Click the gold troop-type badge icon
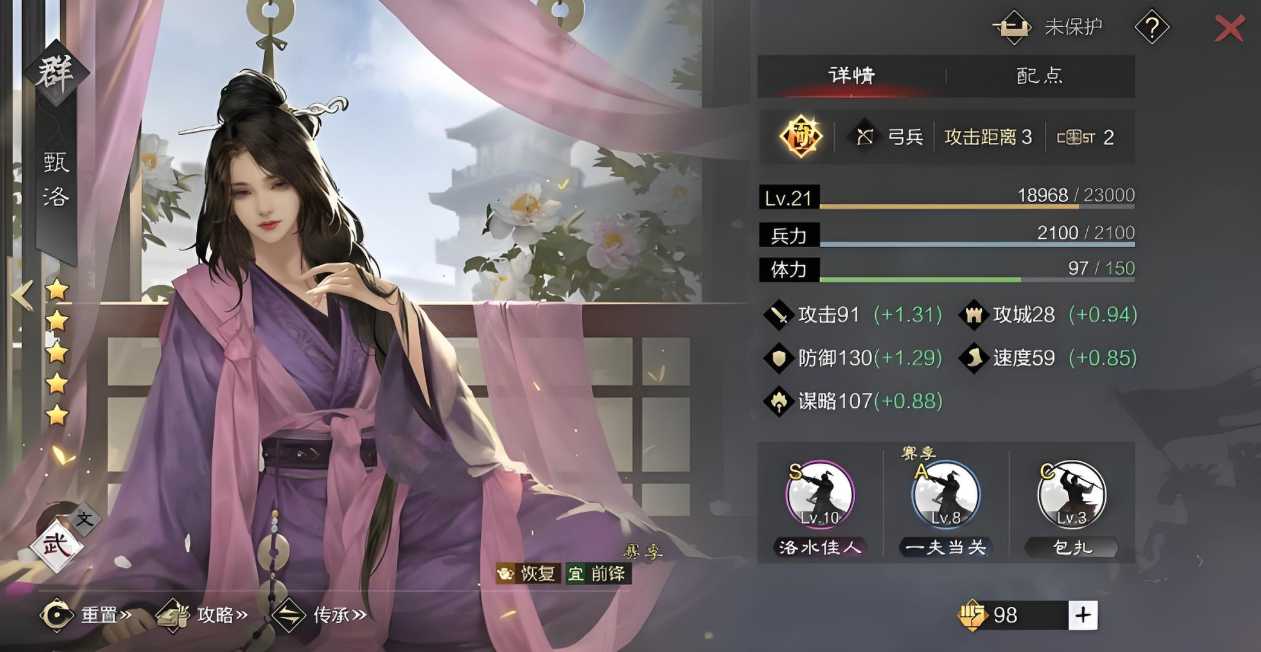The image size is (1261, 652). pos(801,137)
